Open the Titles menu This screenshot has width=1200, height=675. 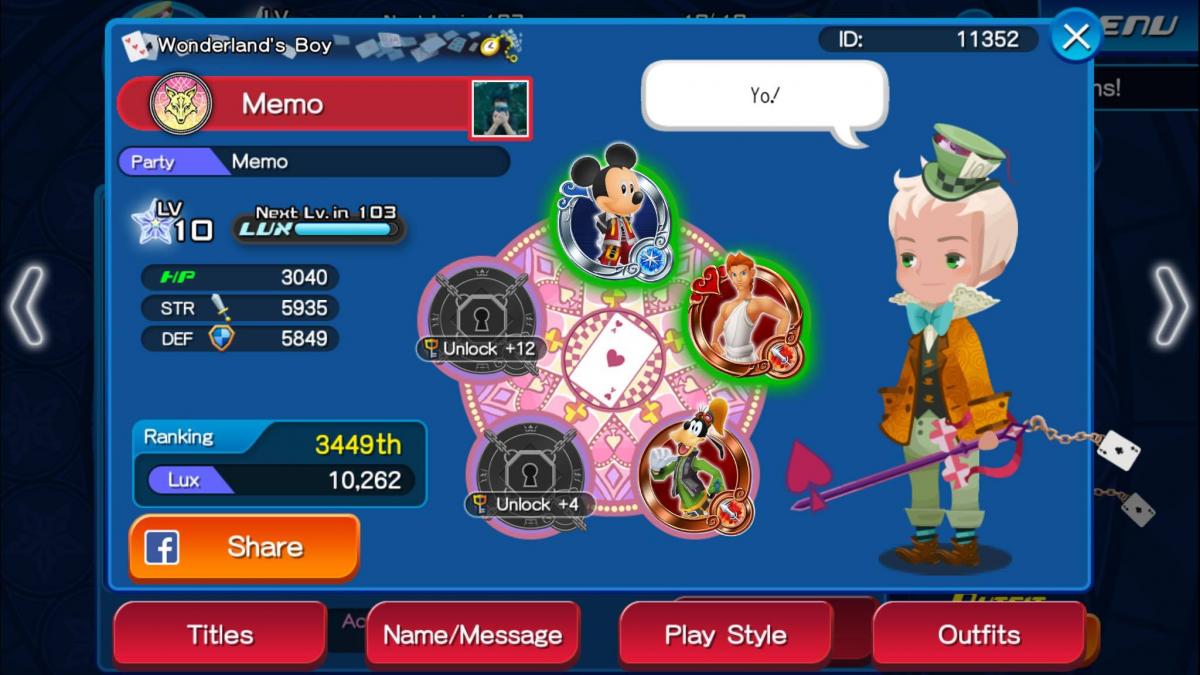click(x=220, y=634)
